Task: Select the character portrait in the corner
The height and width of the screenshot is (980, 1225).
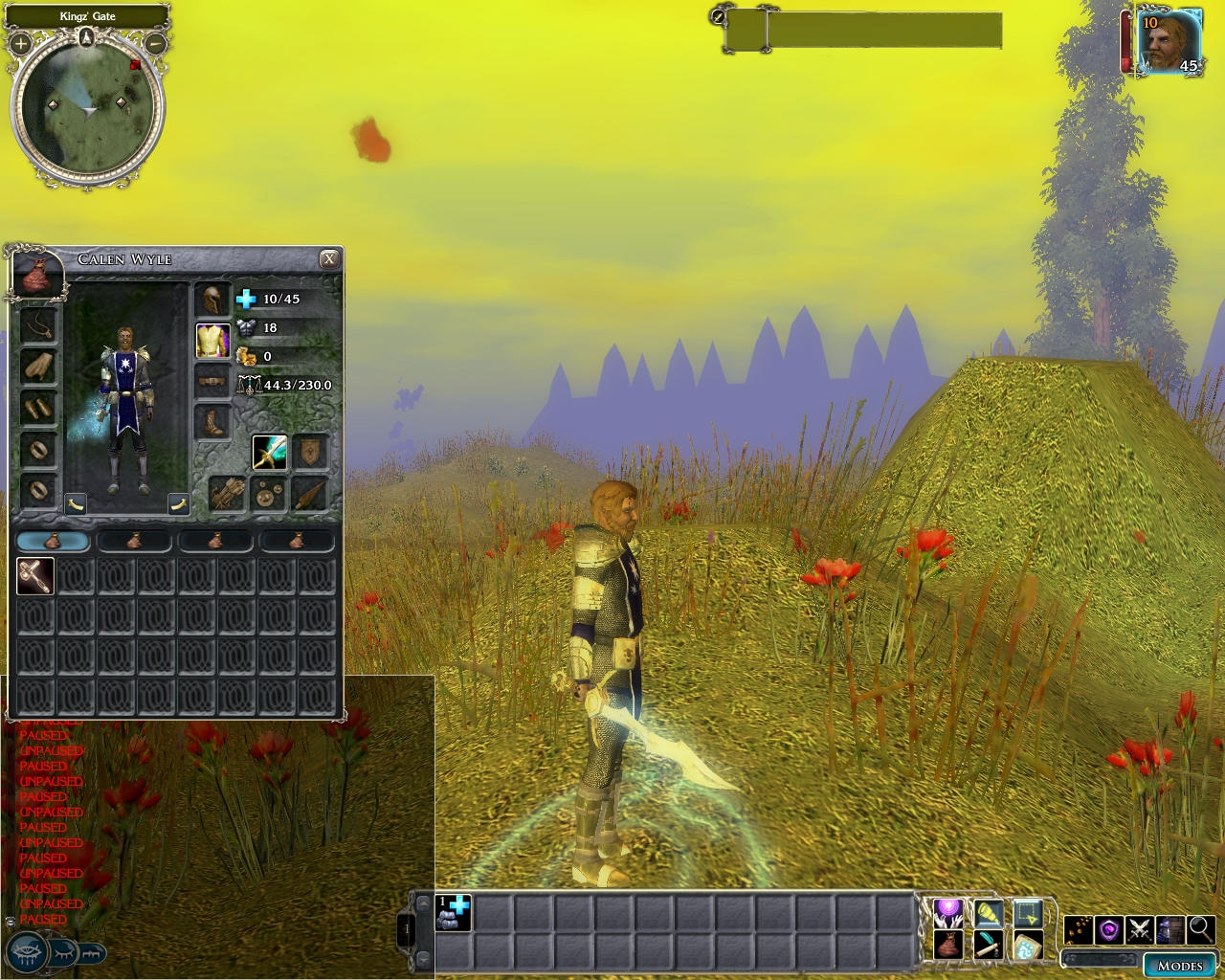Action: pos(1169,42)
